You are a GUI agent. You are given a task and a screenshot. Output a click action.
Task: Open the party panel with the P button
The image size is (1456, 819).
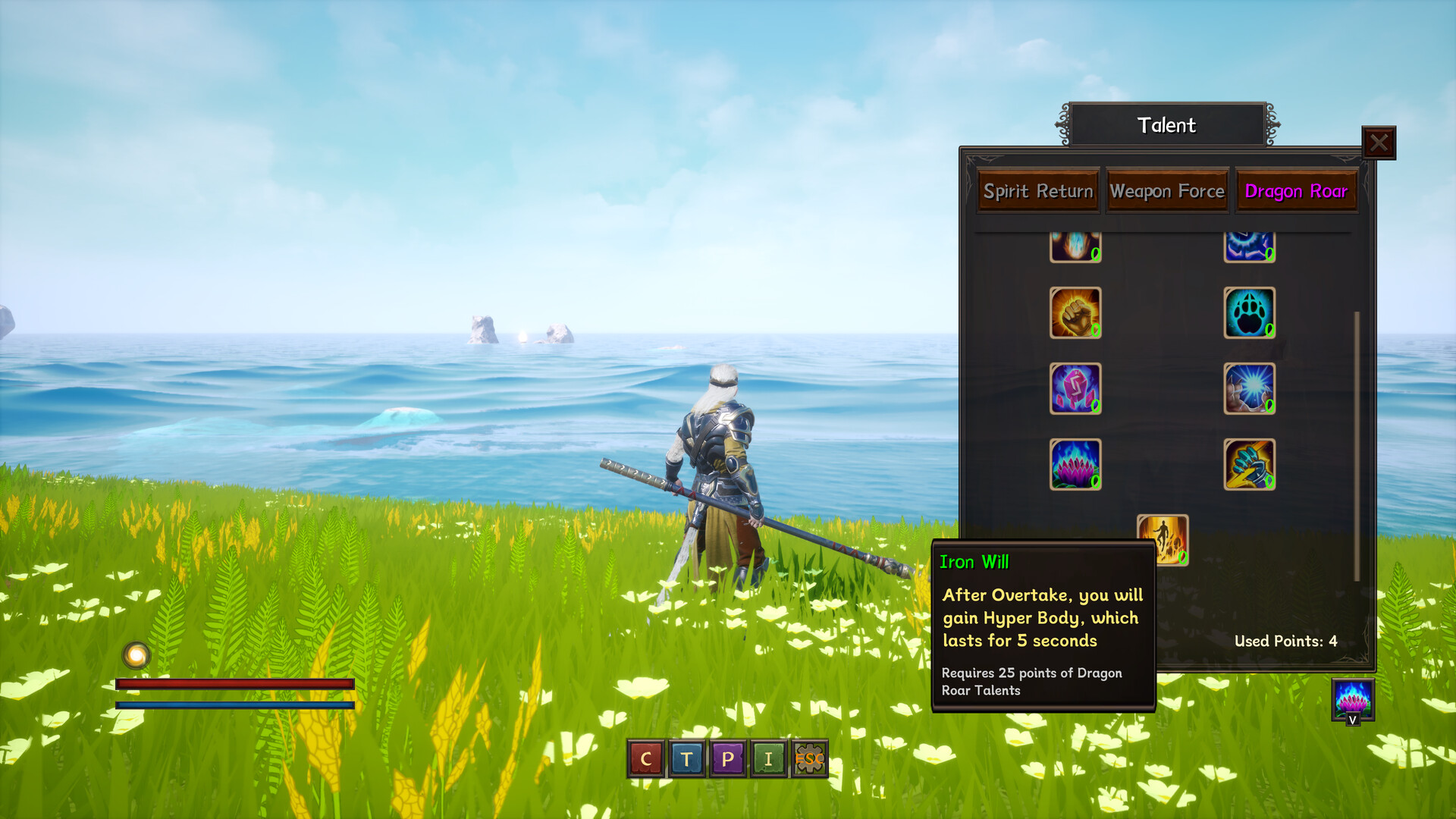(x=727, y=759)
